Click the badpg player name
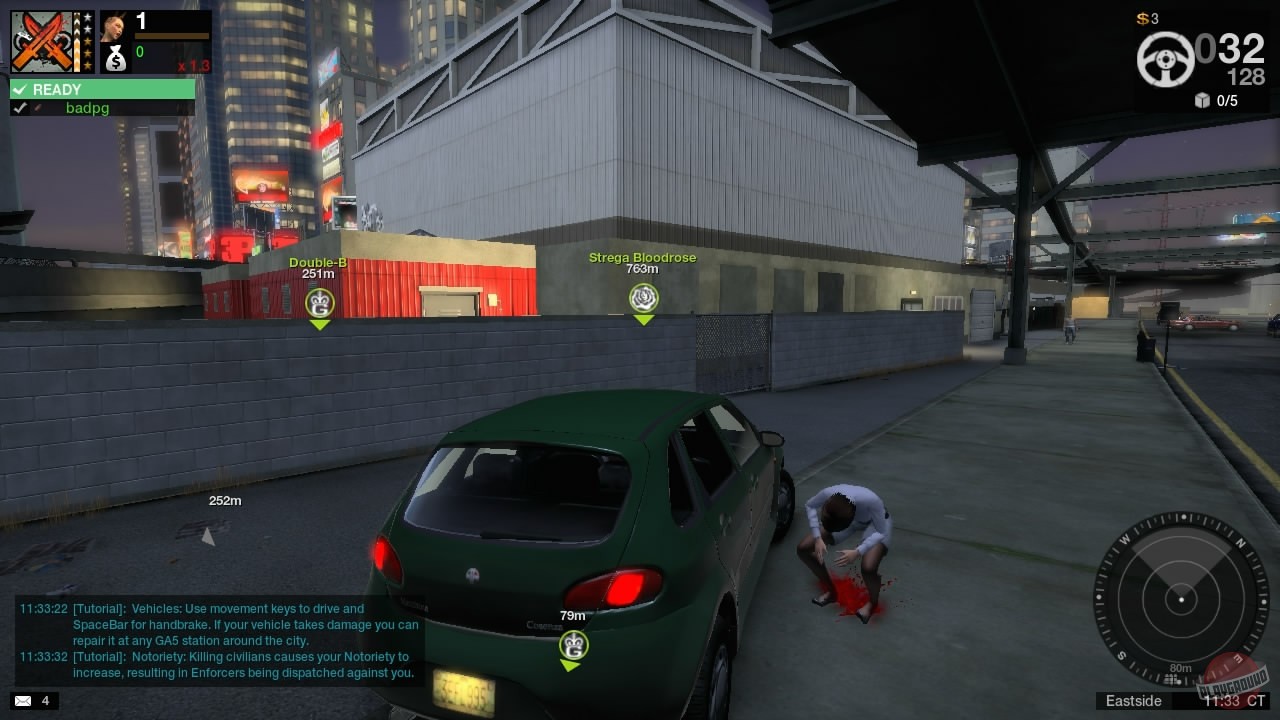1280x720 pixels. tap(89, 108)
